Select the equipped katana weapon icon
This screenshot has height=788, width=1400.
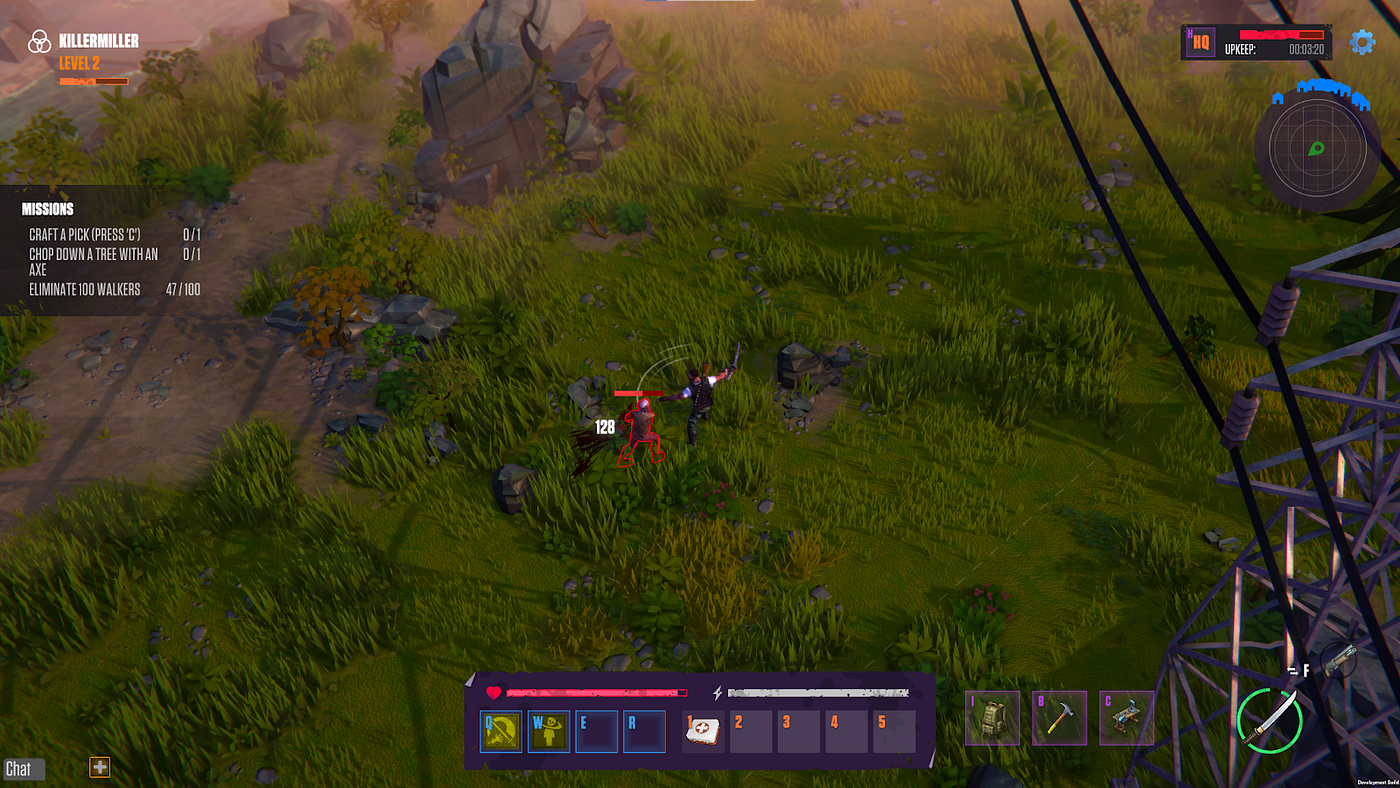[1270, 718]
